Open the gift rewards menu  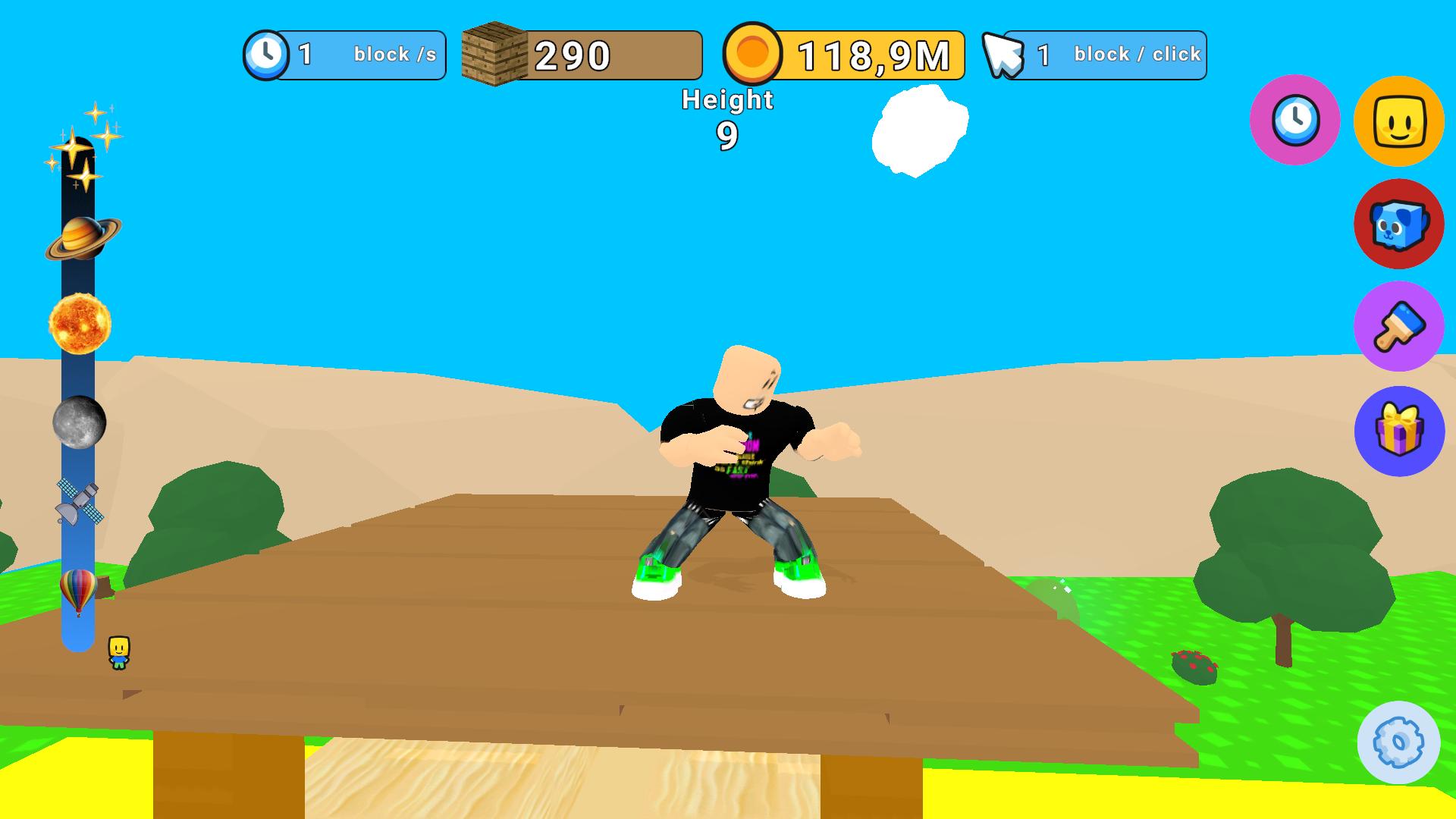point(1398,430)
